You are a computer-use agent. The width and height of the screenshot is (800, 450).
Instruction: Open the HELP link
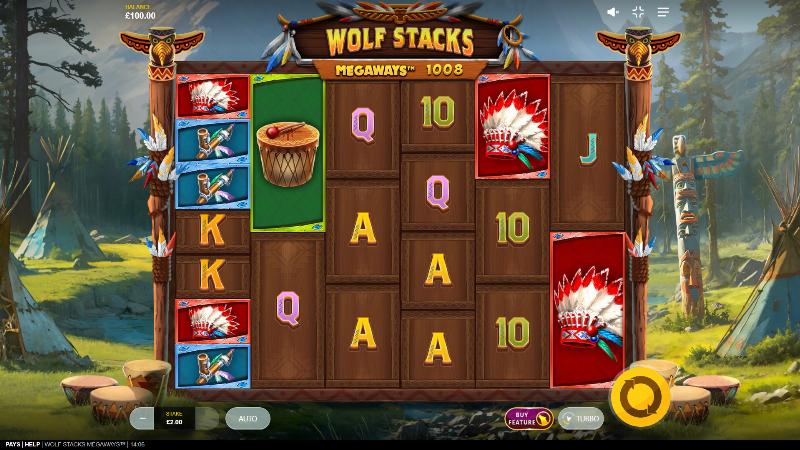pos(33,444)
